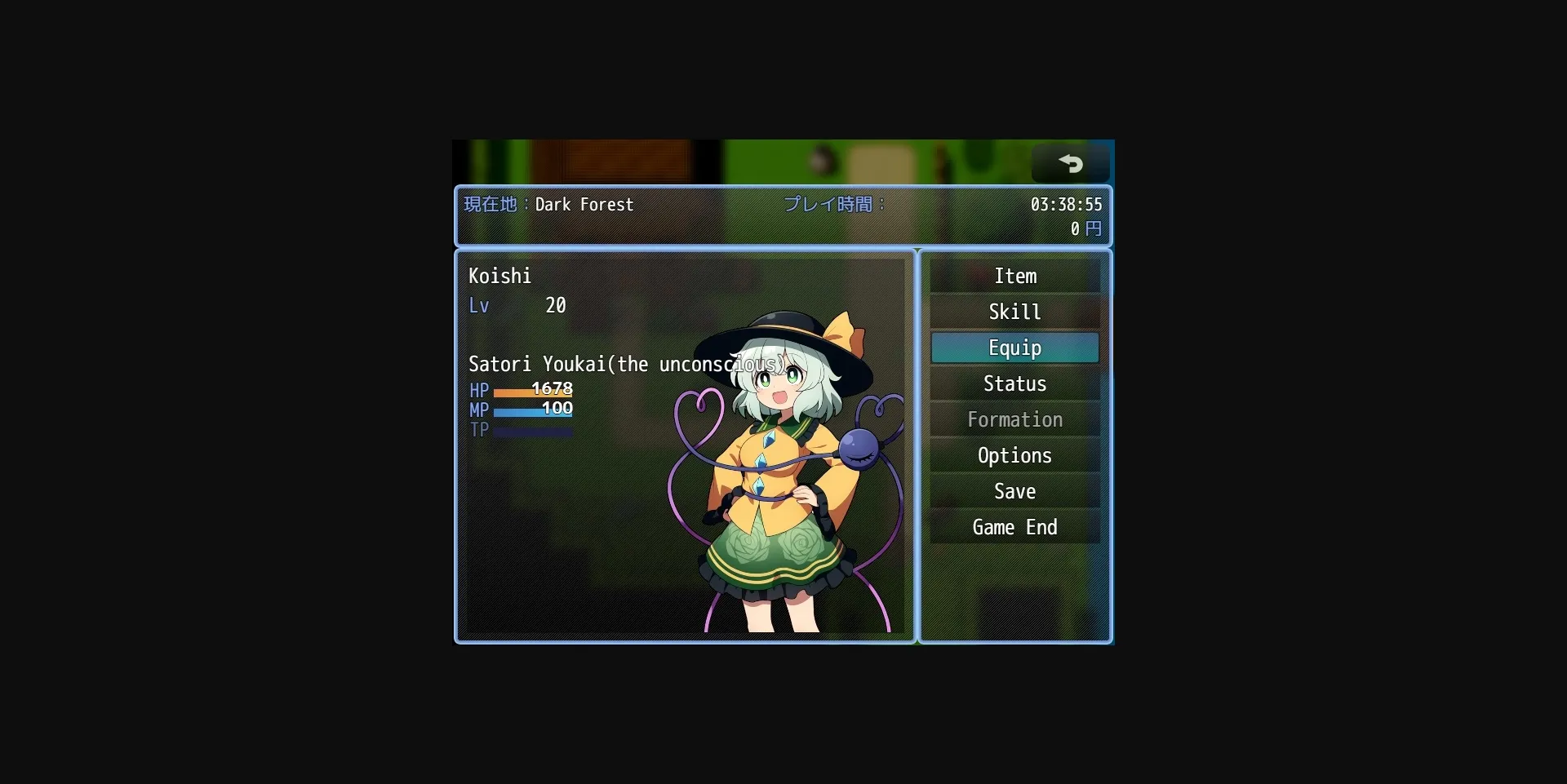Open the Save screen
Image resolution: width=1567 pixels, height=784 pixels.
click(x=1014, y=491)
